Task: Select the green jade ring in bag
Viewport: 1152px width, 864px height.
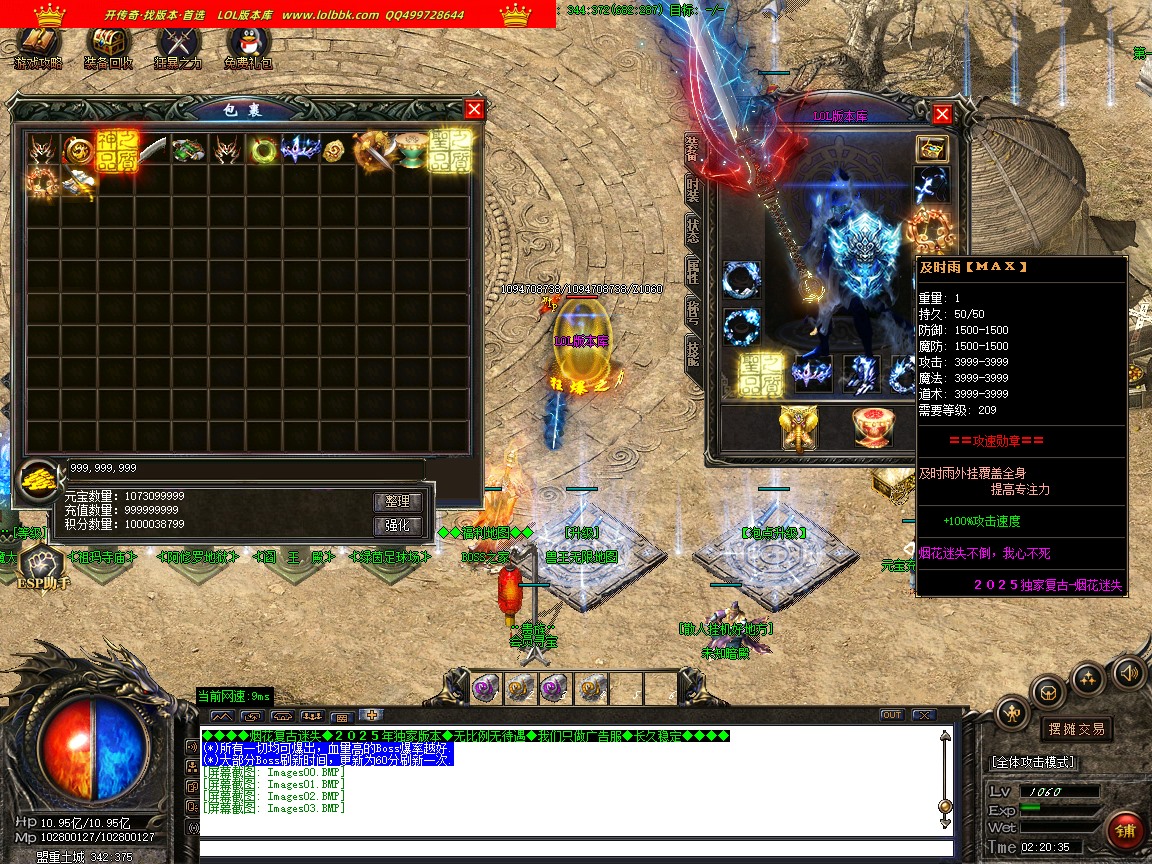Action: click(264, 151)
